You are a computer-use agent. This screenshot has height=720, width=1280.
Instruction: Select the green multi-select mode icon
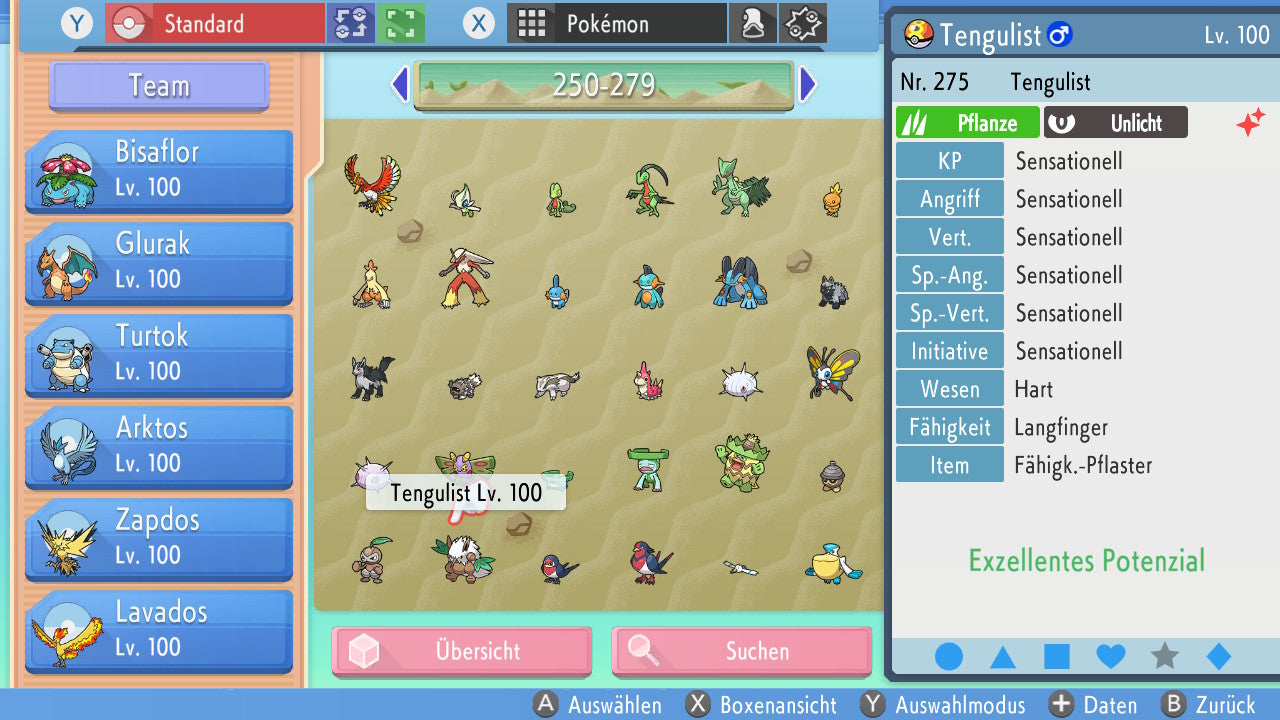tap(401, 23)
